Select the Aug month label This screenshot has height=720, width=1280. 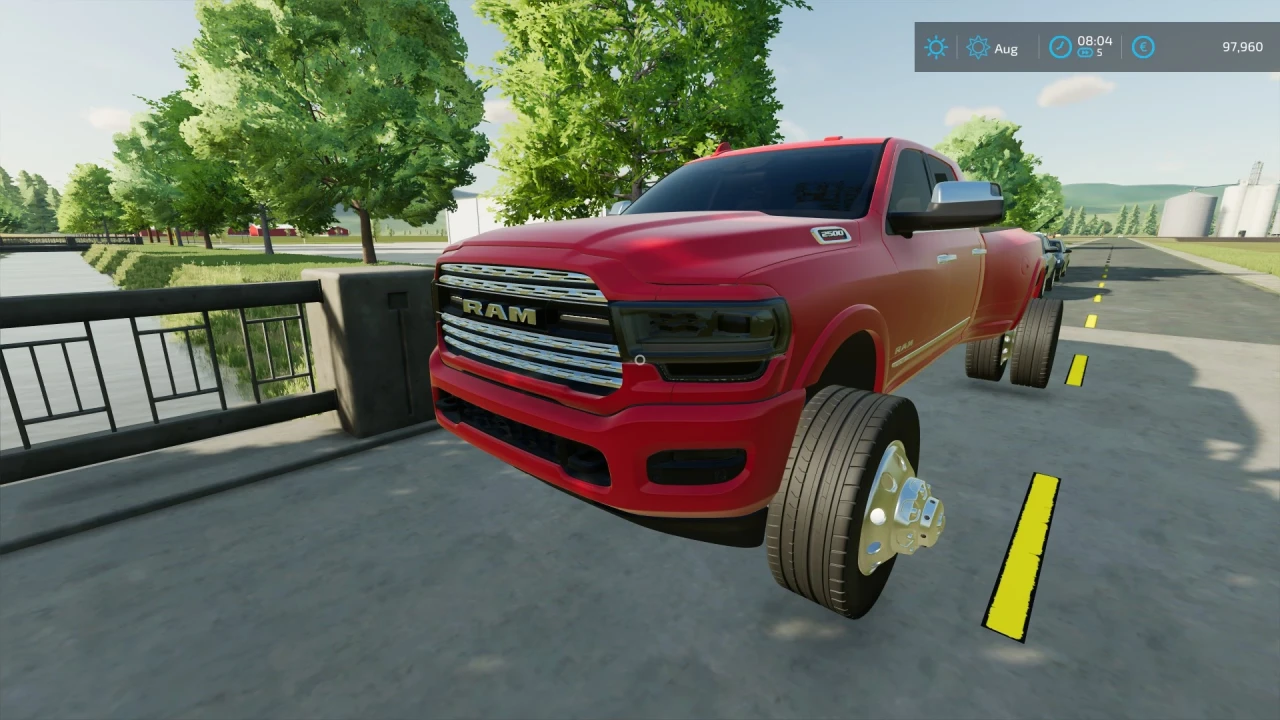pyautogui.click(x=1007, y=48)
